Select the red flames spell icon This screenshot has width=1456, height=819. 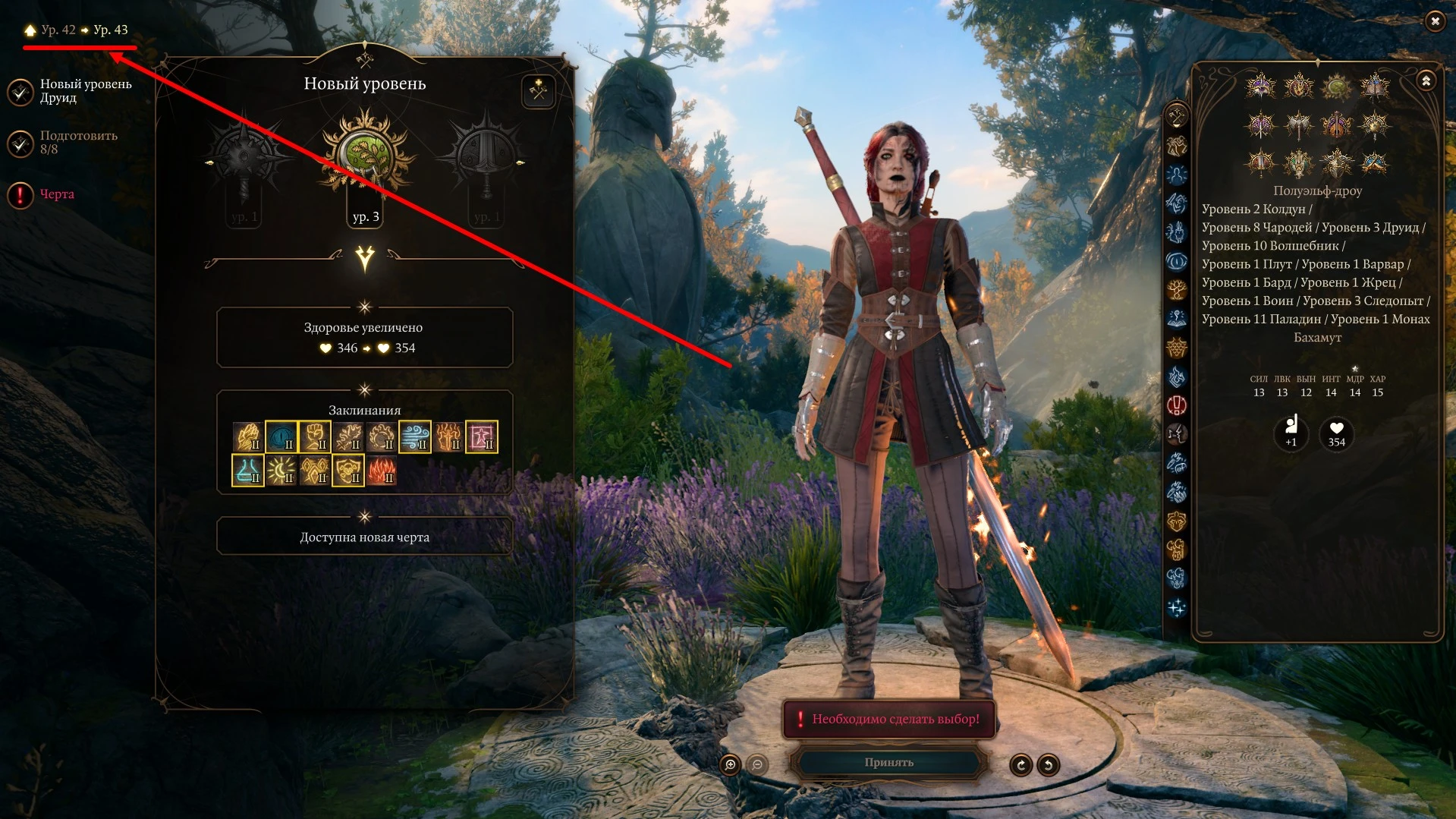(382, 471)
